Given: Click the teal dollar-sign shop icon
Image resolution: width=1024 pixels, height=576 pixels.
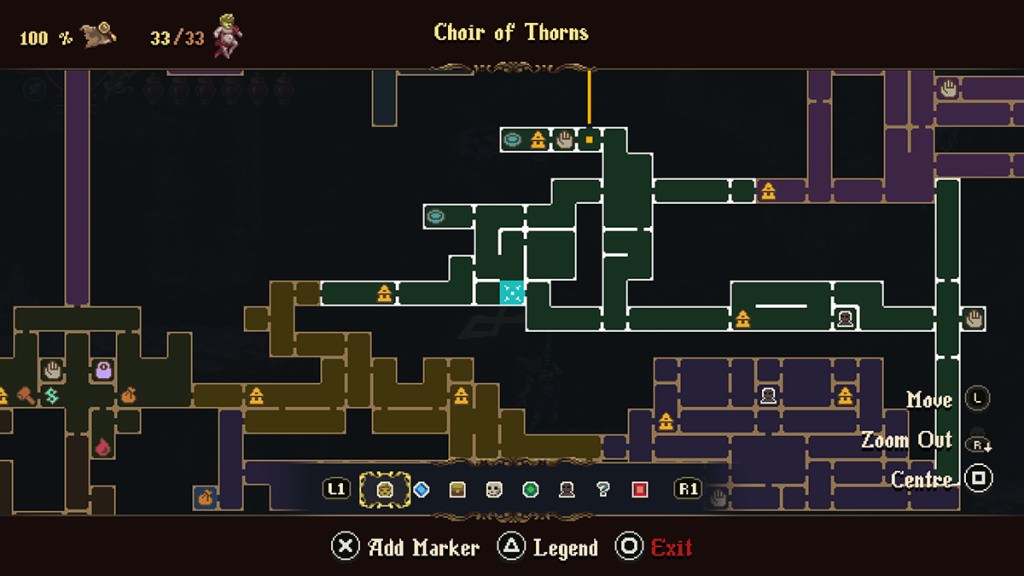Looking at the screenshot, I should click(52, 396).
